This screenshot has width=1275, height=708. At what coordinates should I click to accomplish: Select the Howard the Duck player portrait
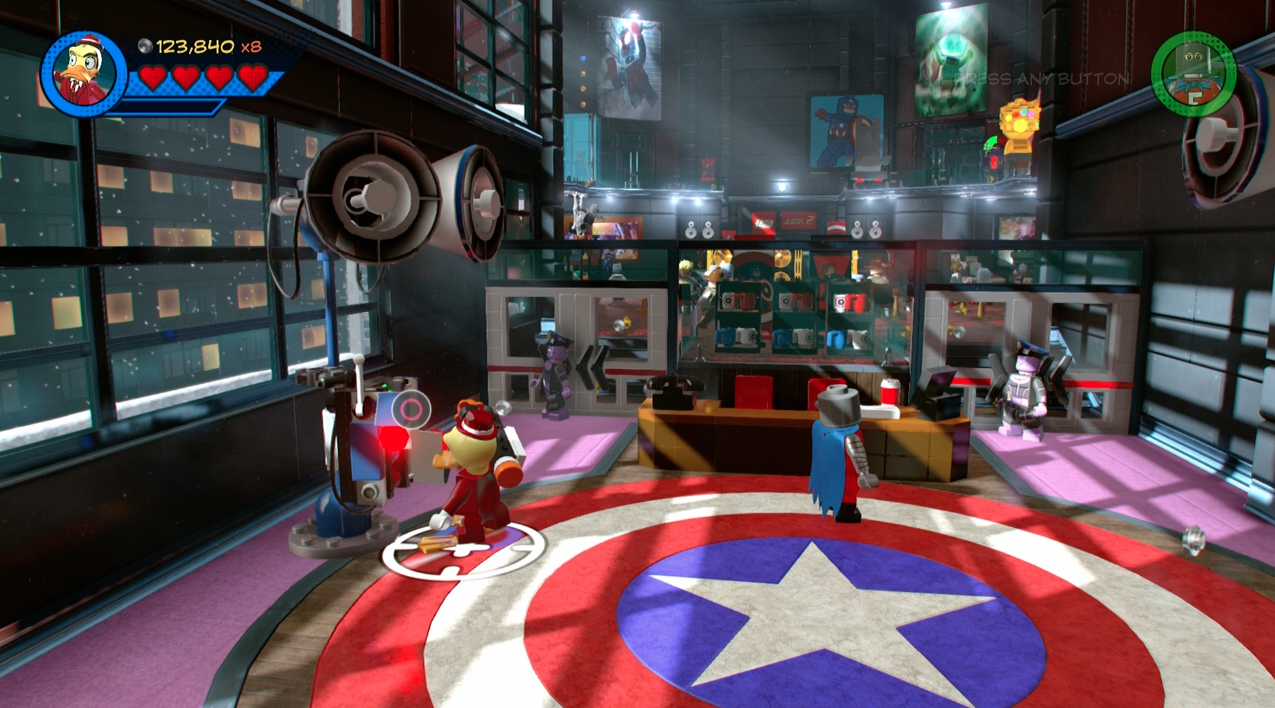[x=82, y=73]
